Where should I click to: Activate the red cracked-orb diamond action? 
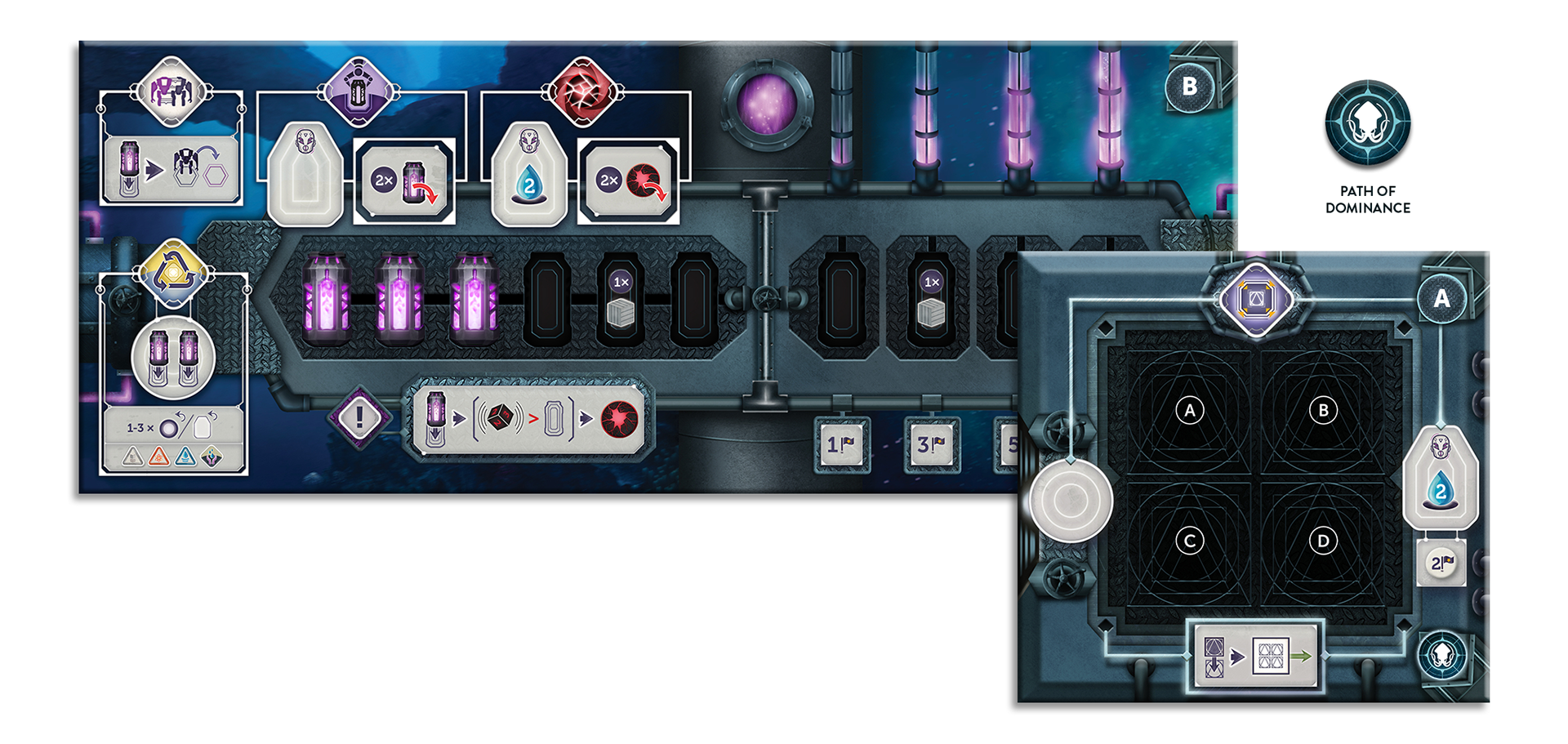click(581, 91)
